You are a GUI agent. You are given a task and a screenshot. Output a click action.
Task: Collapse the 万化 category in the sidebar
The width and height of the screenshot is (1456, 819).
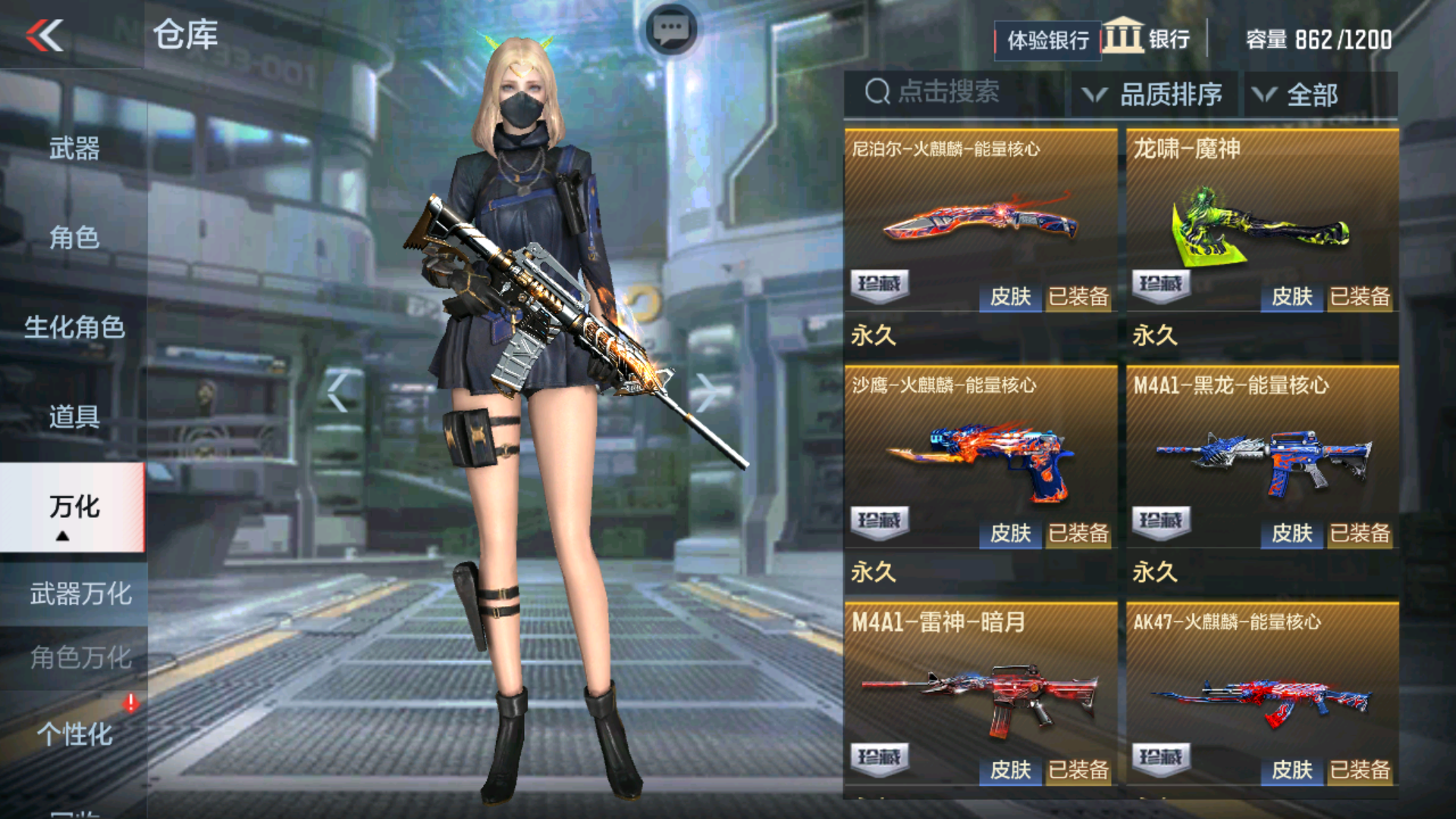(71, 510)
